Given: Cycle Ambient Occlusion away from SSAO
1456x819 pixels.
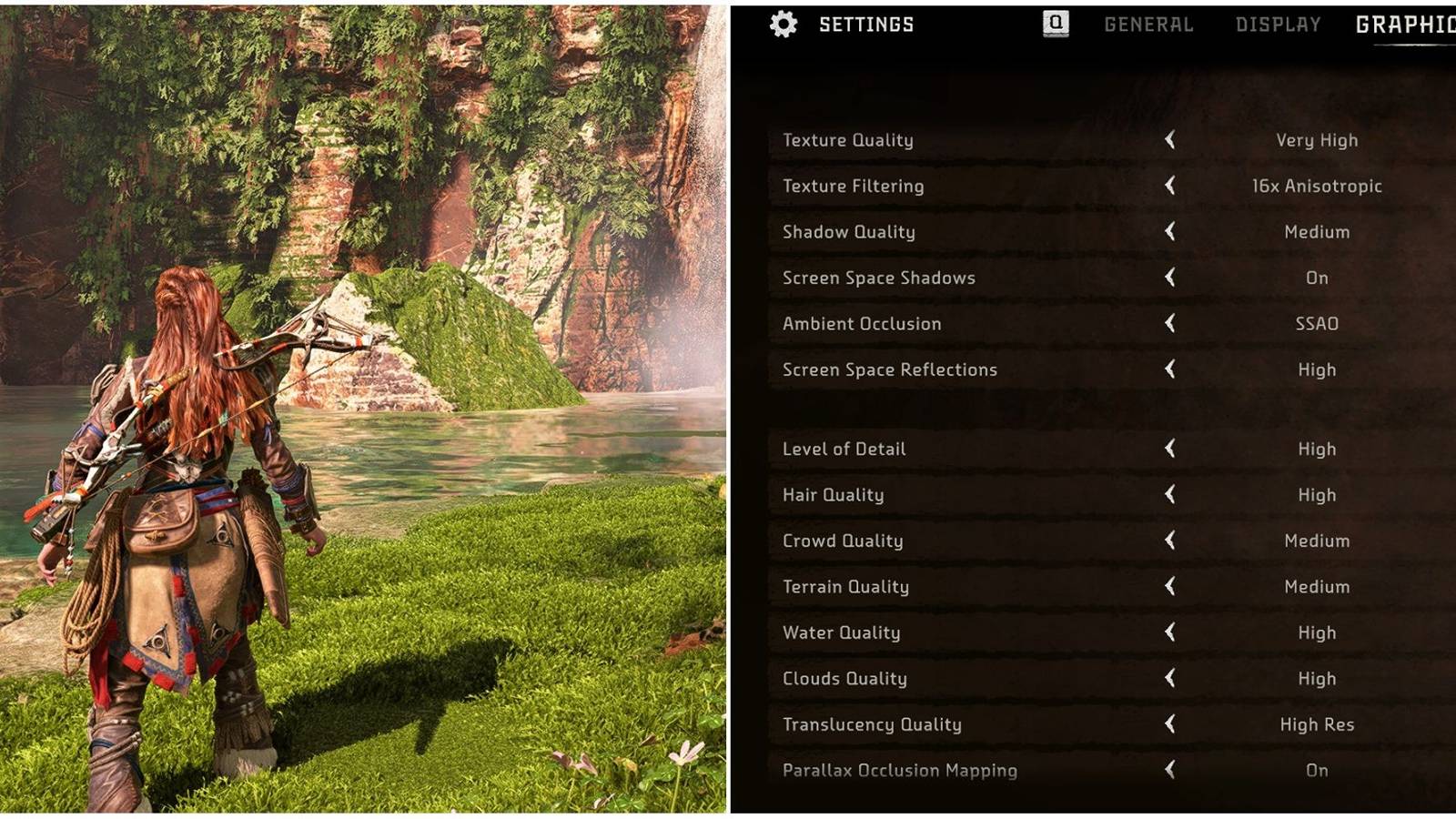Looking at the screenshot, I should click(x=1172, y=323).
